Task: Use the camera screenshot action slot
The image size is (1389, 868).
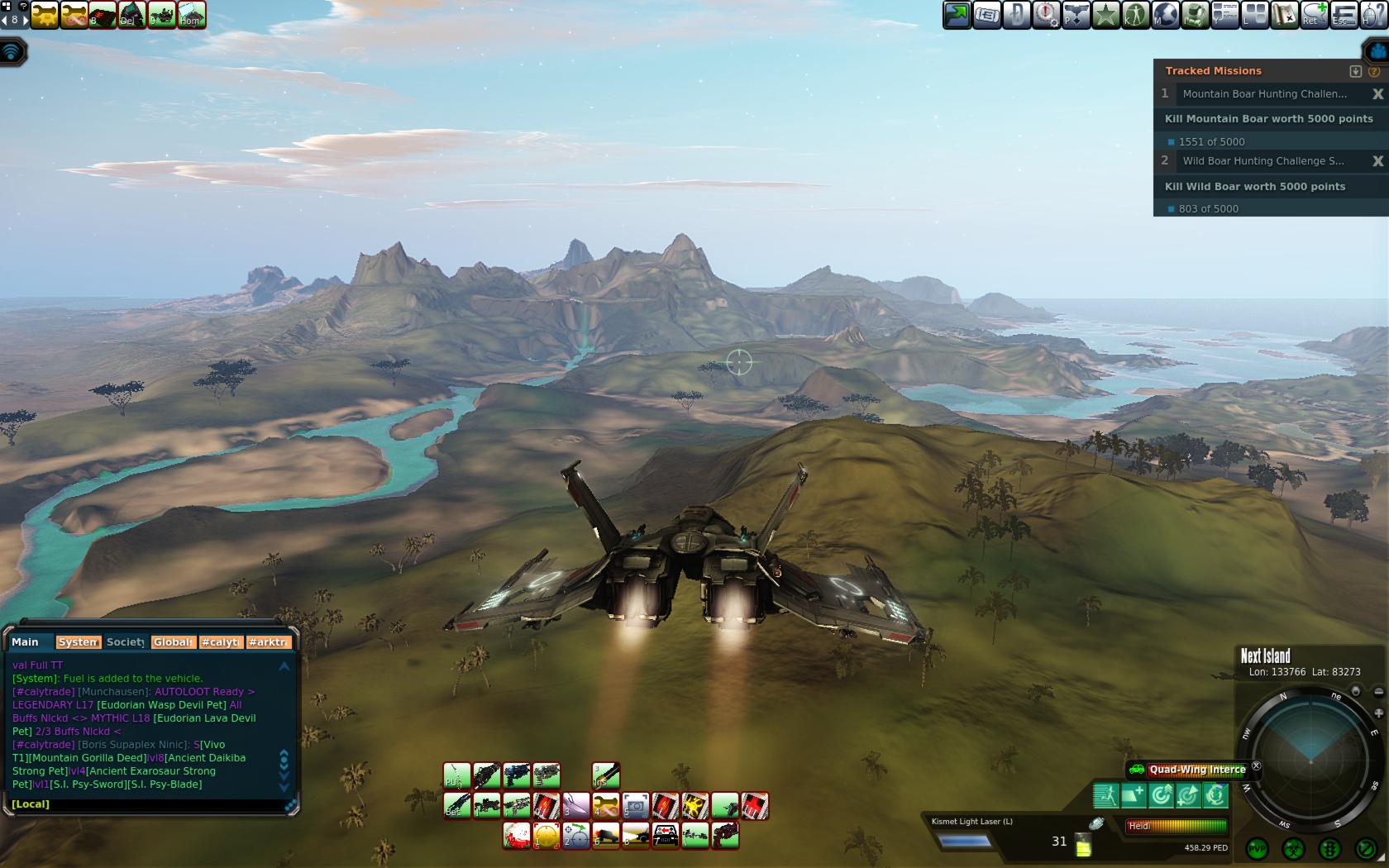Action: pyautogui.click(x=635, y=805)
